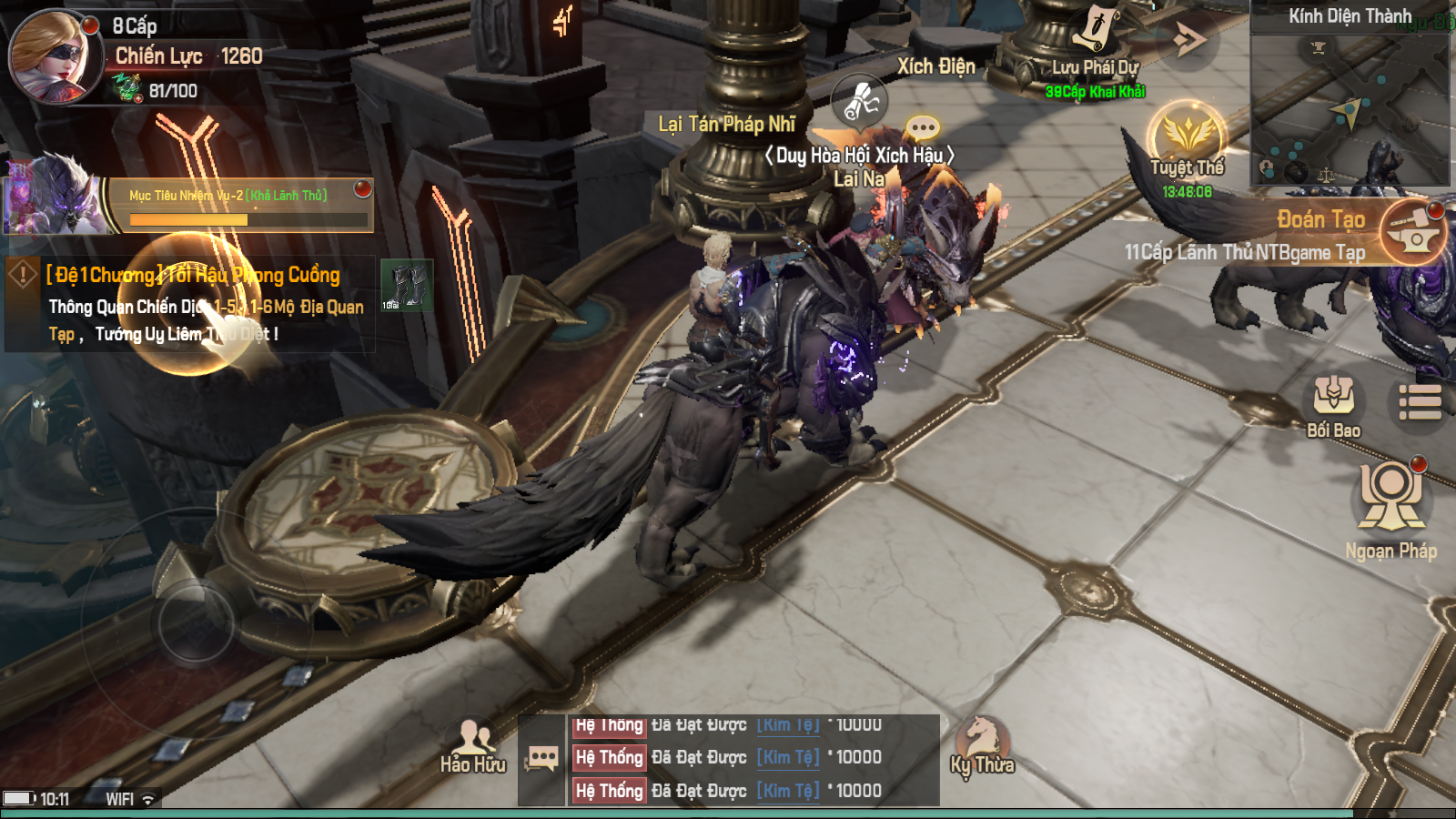Open the chat bubble button
The height and width of the screenshot is (819, 1456).
tap(542, 759)
